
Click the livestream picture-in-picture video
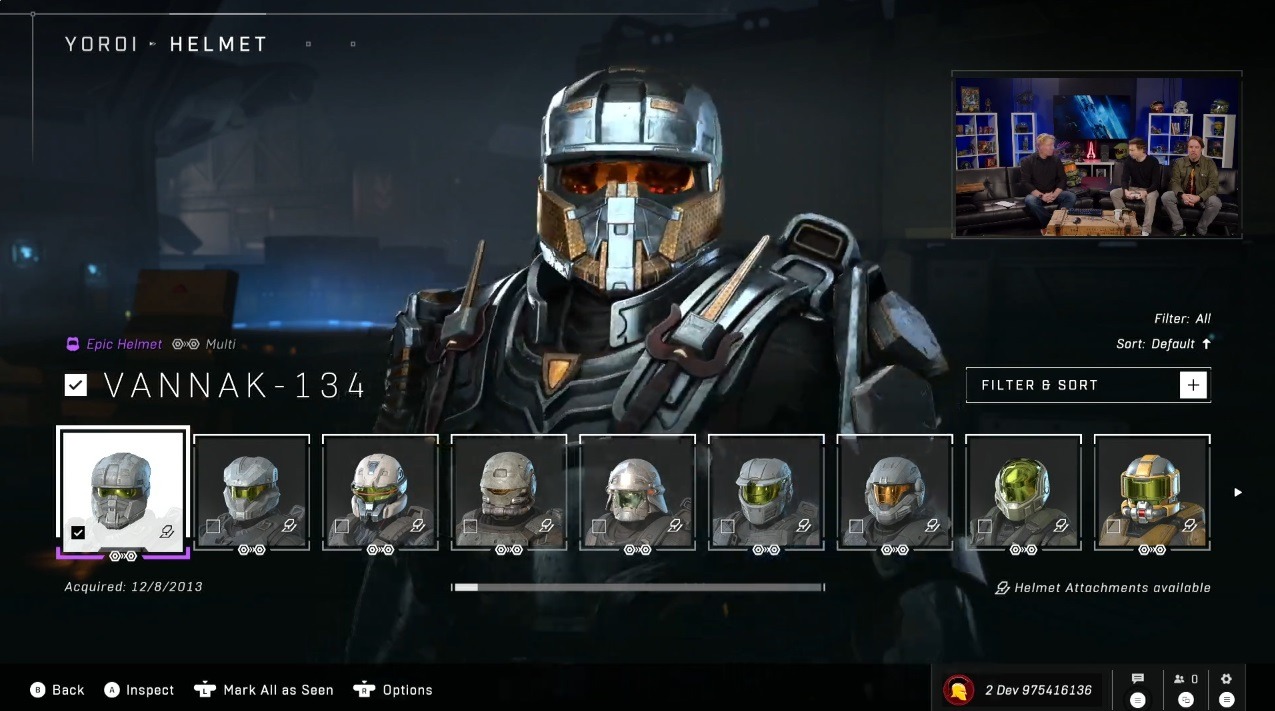pyautogui.click(x=1097, y=155)
